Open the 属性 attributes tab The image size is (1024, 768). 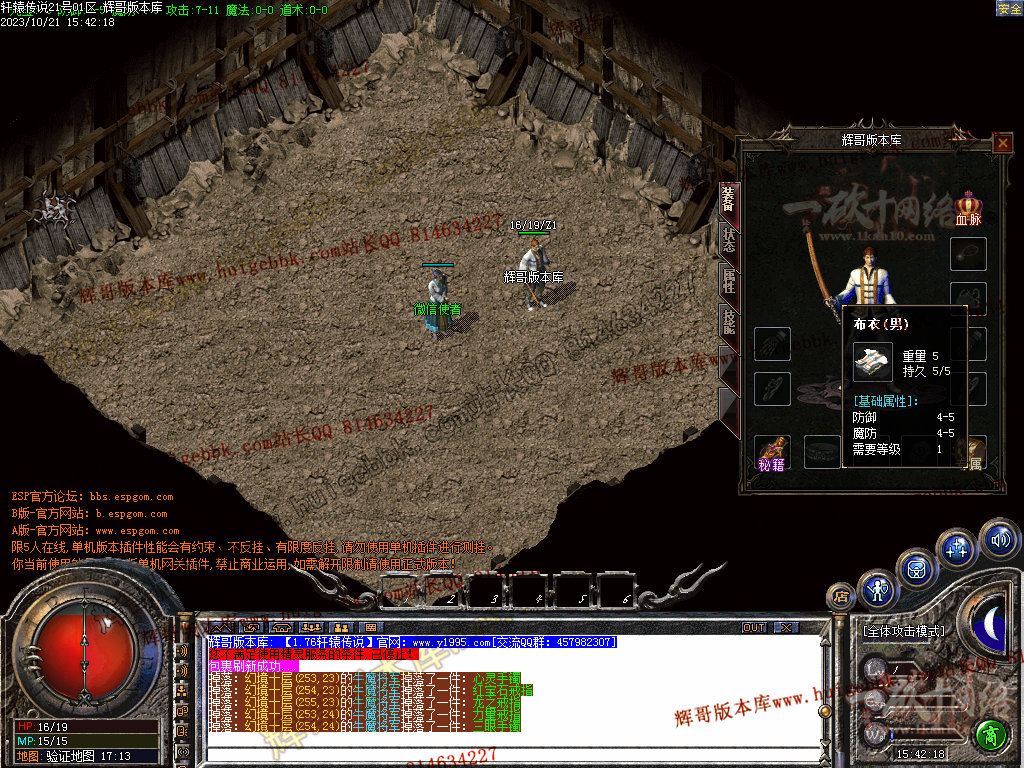[x=728, y=280]
